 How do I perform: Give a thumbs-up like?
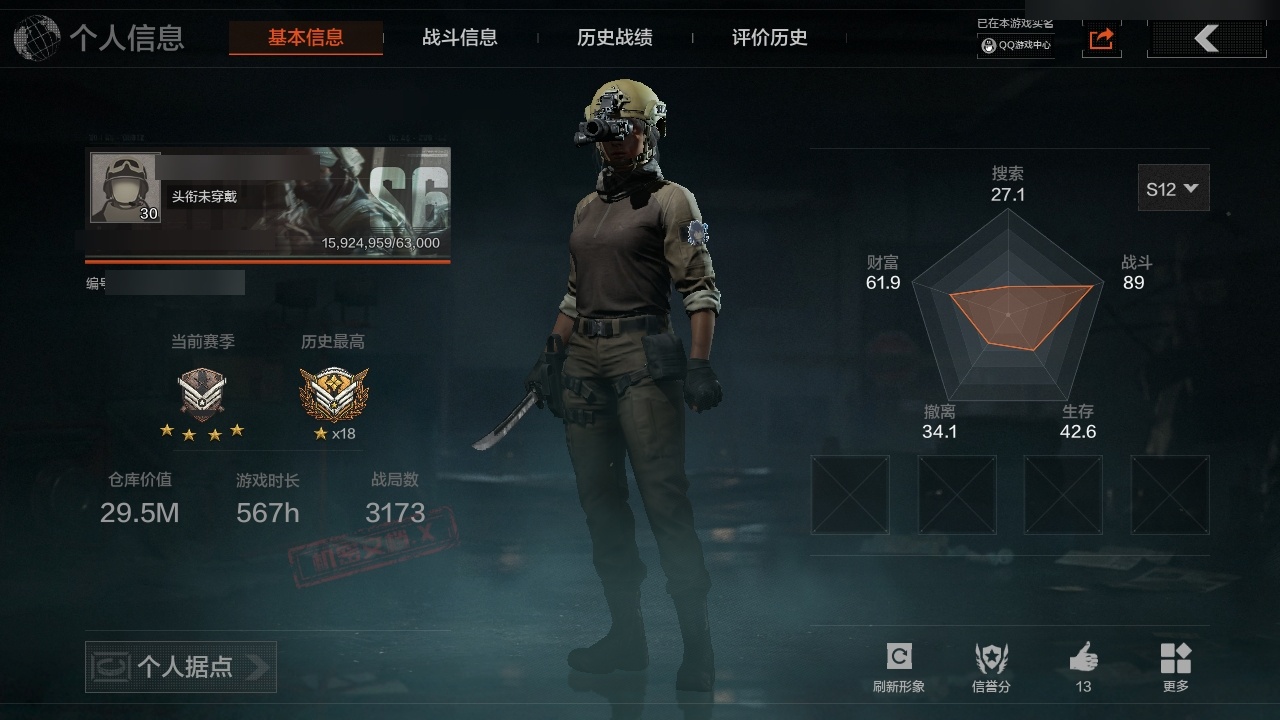click(1083, 667)
